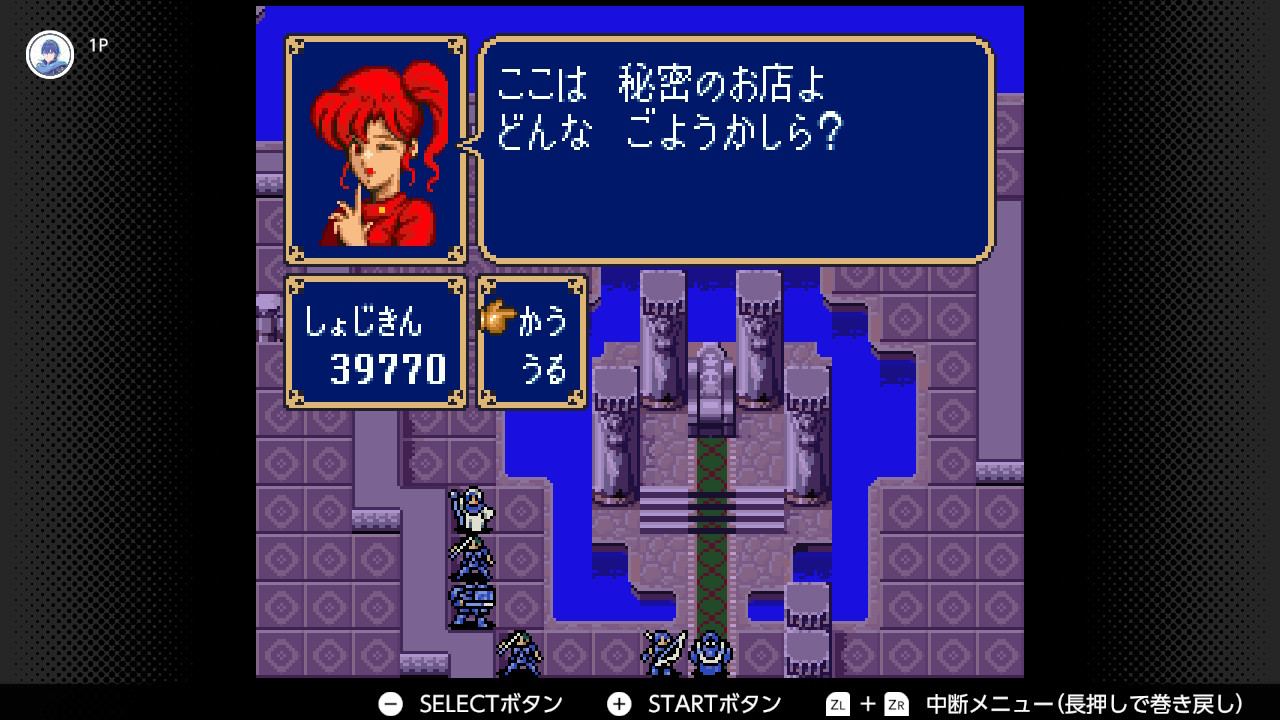Click the 1P player profile icon
1280x720 pixels.
[x=49, y=55]
